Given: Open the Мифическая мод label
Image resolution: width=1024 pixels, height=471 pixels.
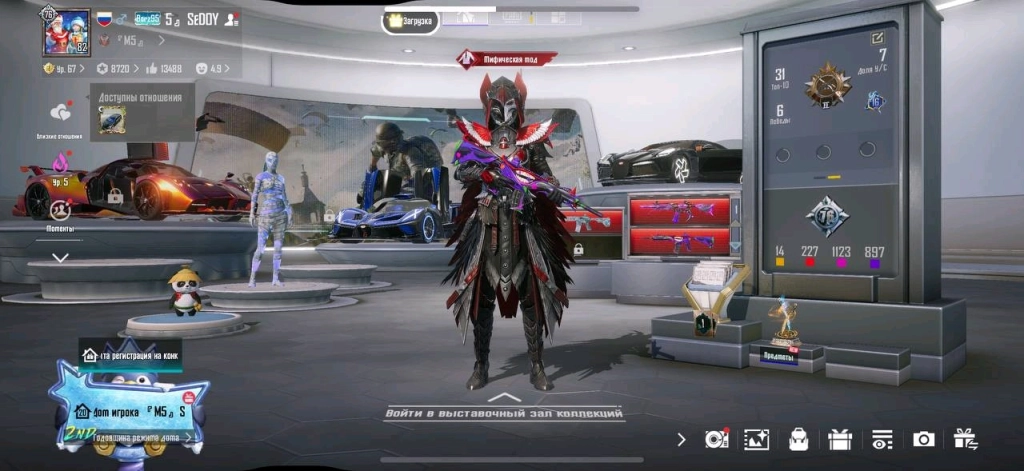Looking at the screenshot, I should coord(504,59).
